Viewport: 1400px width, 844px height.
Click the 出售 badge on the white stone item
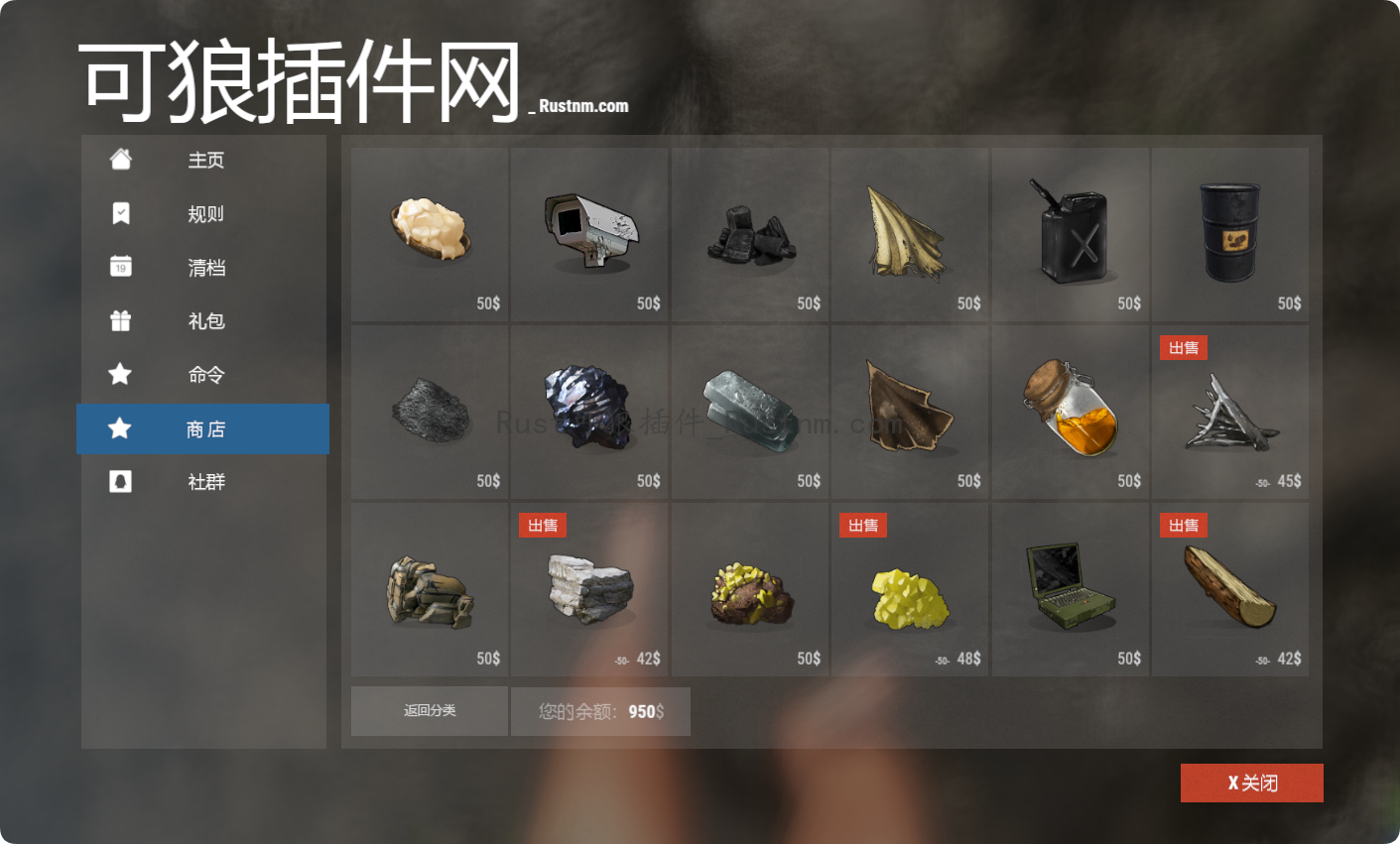pyautogui.click(x=543, y=525)
